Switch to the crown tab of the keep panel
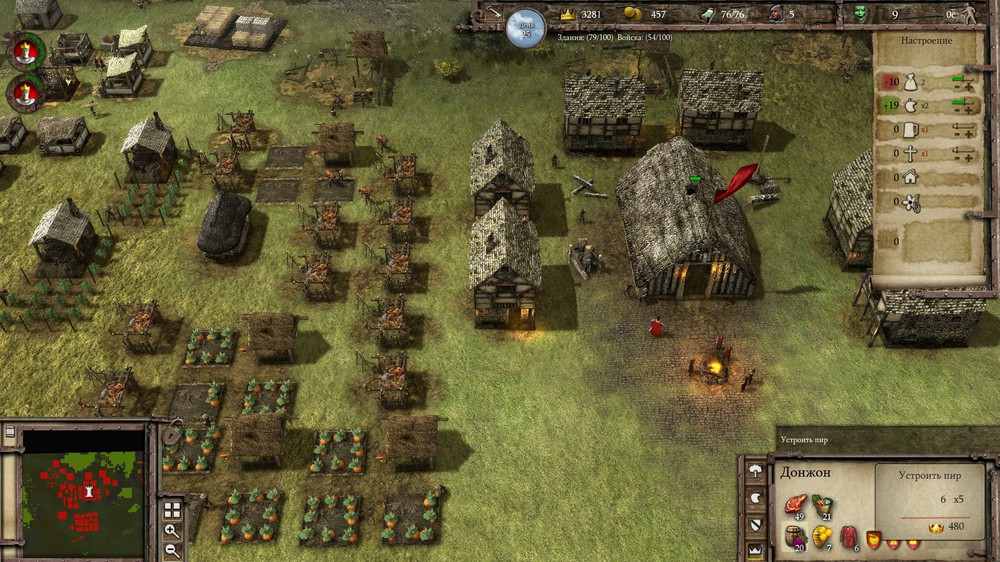 point(755,549)
